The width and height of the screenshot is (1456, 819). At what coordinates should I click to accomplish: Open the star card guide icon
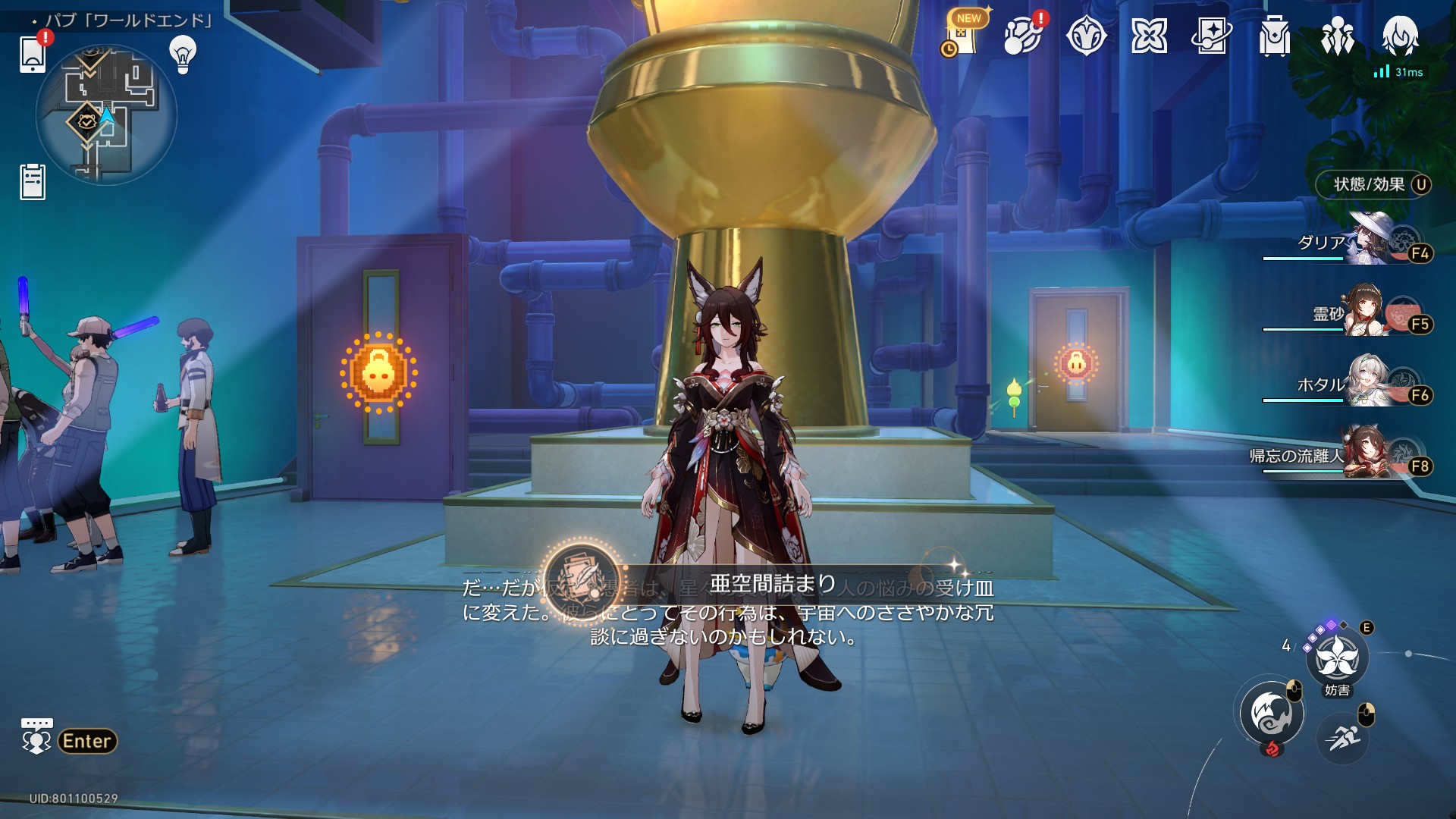(x=1211, y=36)
